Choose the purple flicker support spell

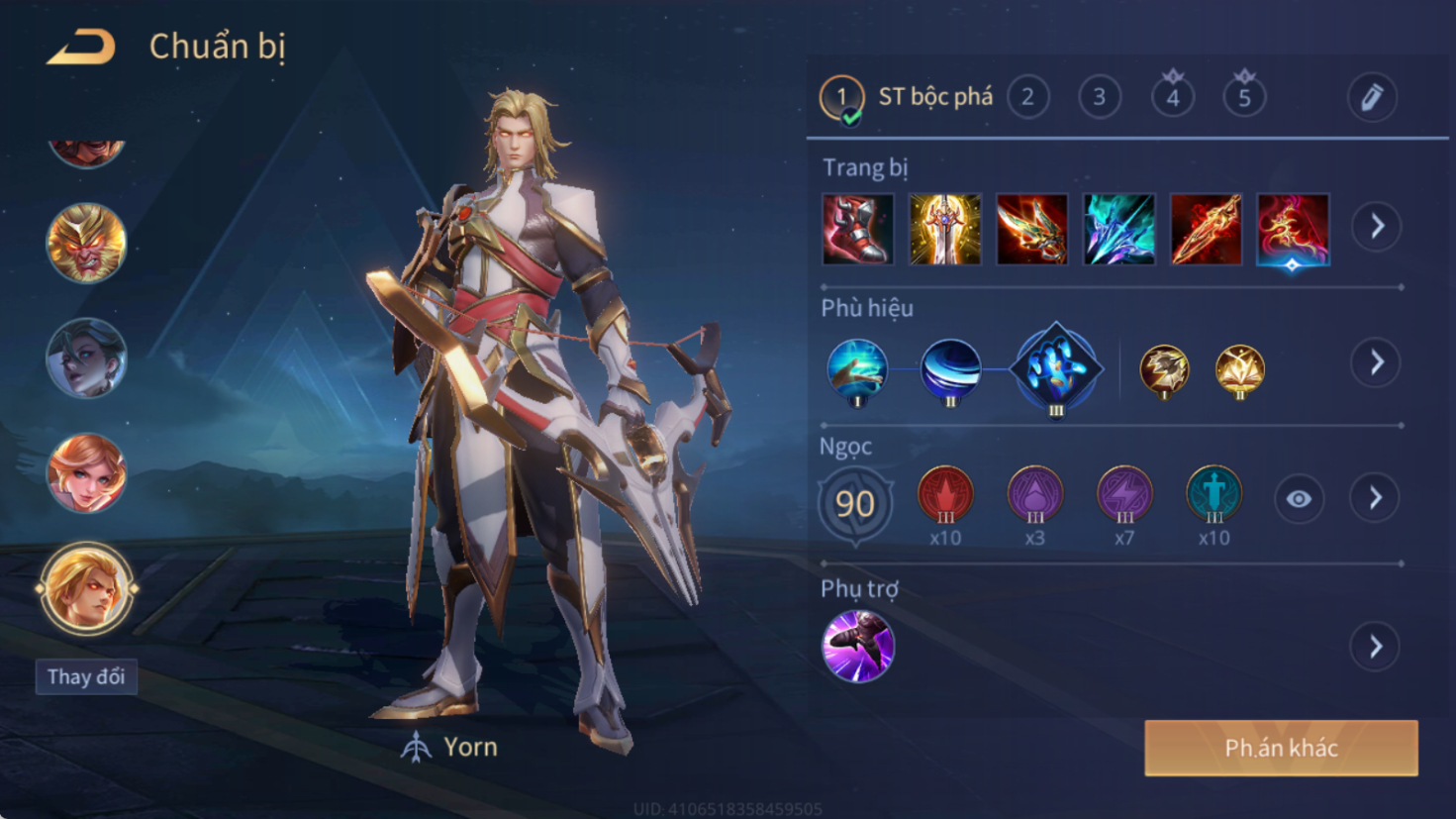coord(857,647)
